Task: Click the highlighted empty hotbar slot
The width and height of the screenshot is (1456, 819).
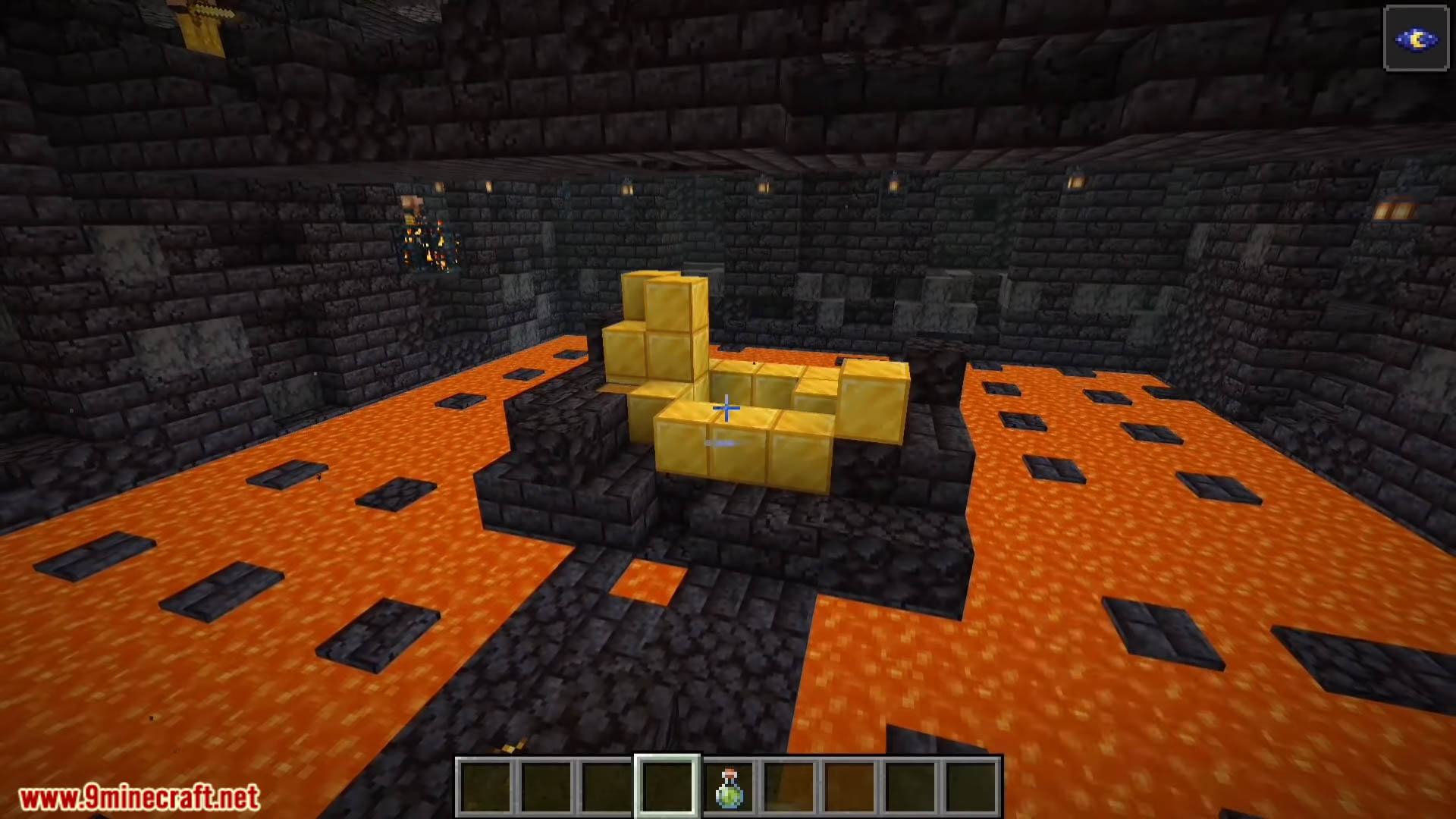Action: [x=667, y=787]
